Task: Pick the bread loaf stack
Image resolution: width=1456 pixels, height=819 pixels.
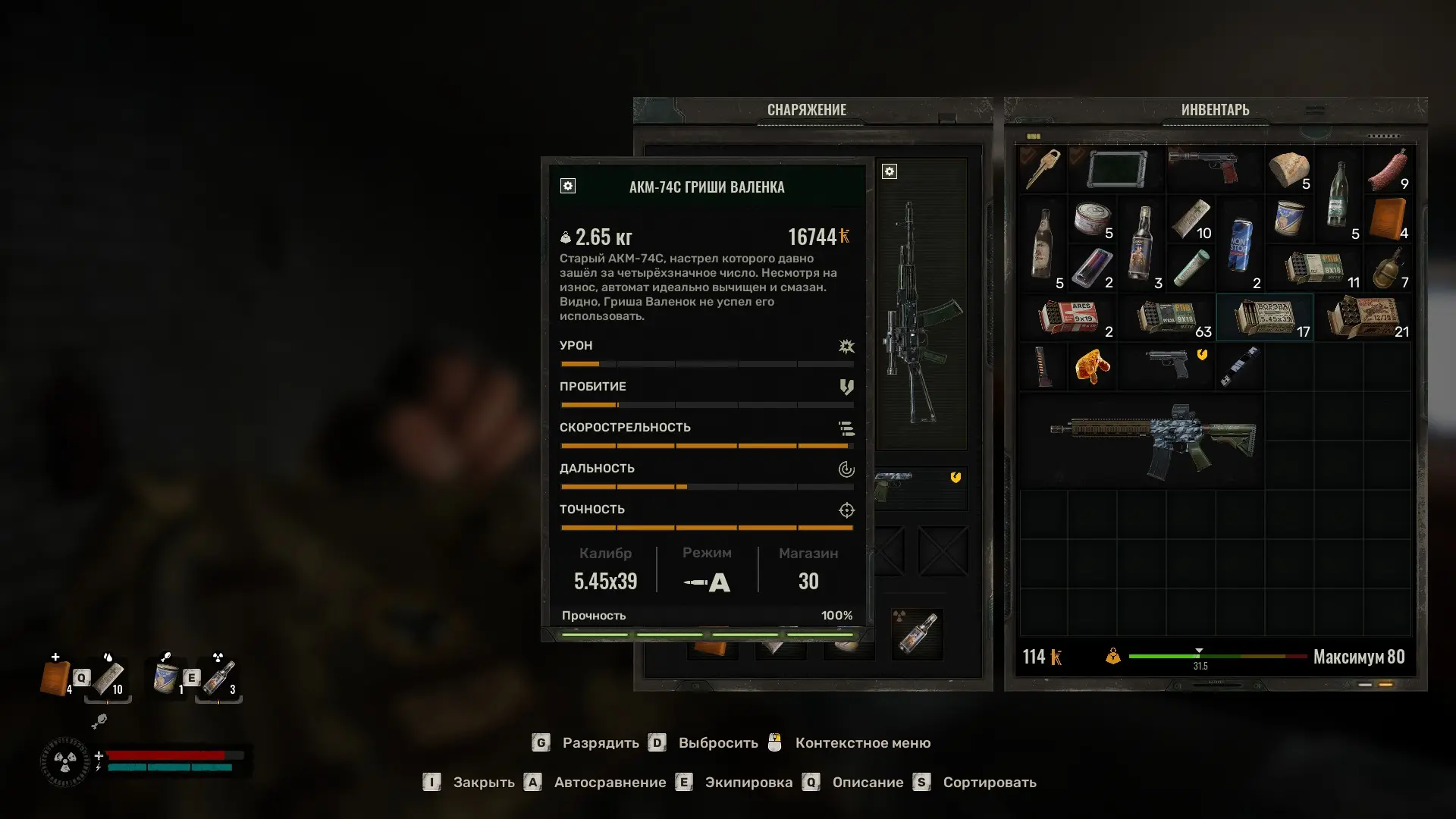Action: coord(1289,169)
